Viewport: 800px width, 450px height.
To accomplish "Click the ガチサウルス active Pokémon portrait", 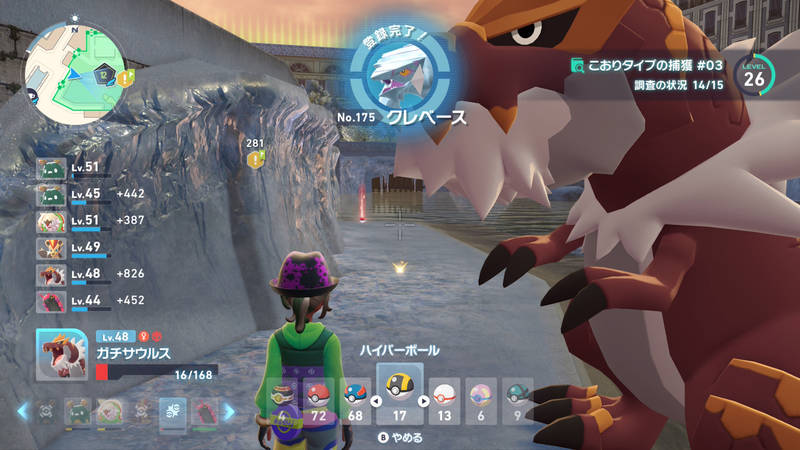I will click(x=63, y=354).
